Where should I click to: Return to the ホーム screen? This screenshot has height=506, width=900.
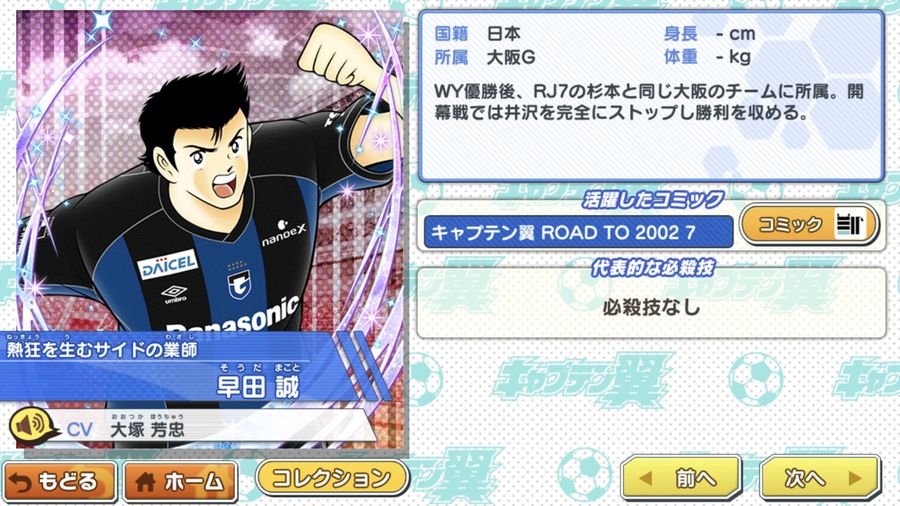(180, 481)
